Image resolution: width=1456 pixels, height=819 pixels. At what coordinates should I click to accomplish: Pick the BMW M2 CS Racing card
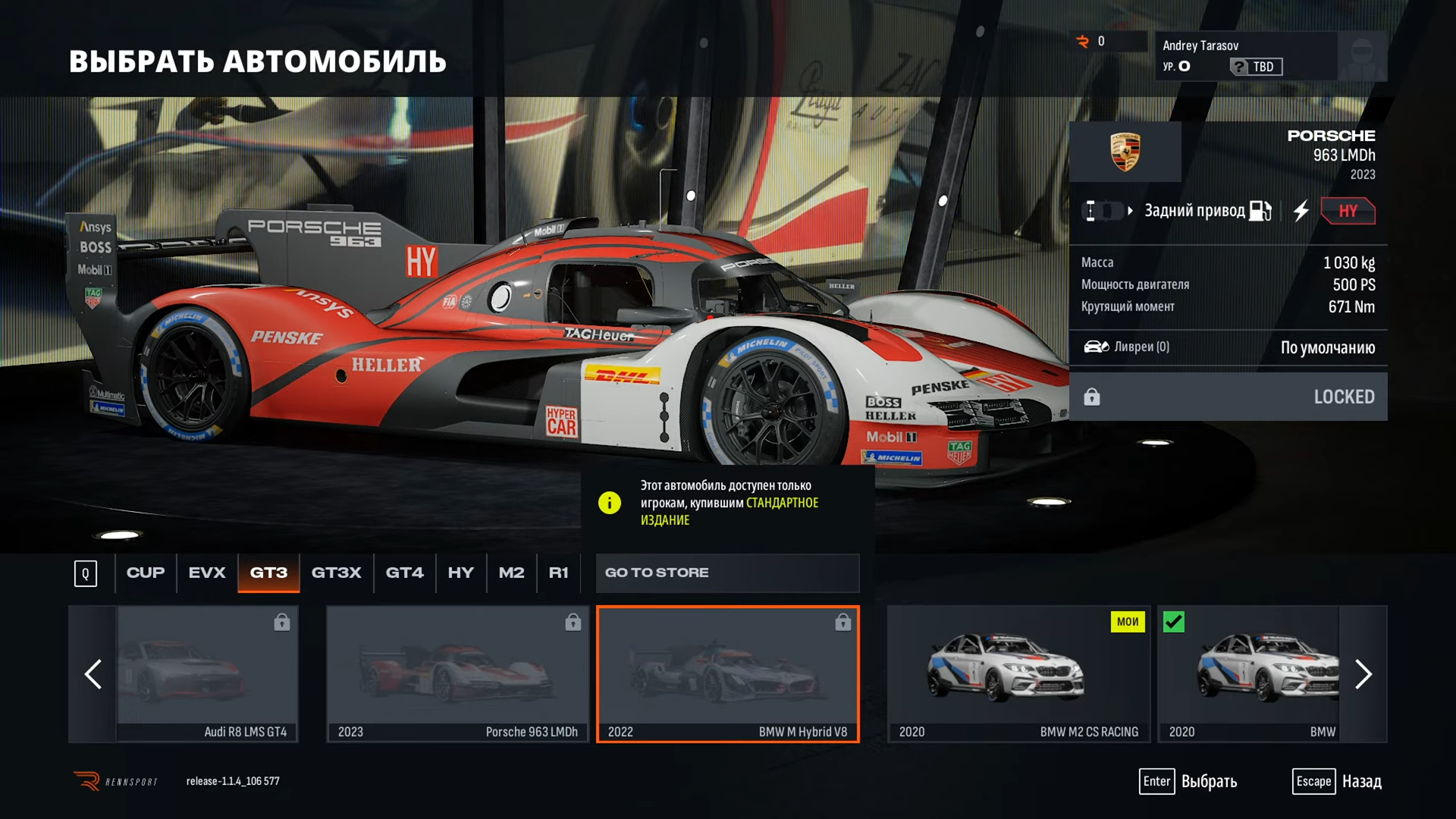1018,673
